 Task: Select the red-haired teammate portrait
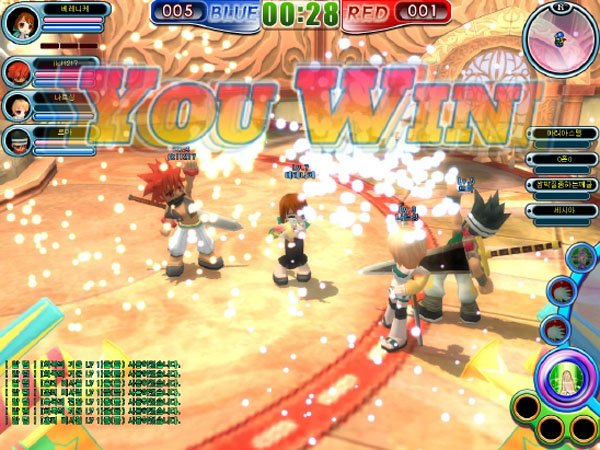click(x=16, y=72)
